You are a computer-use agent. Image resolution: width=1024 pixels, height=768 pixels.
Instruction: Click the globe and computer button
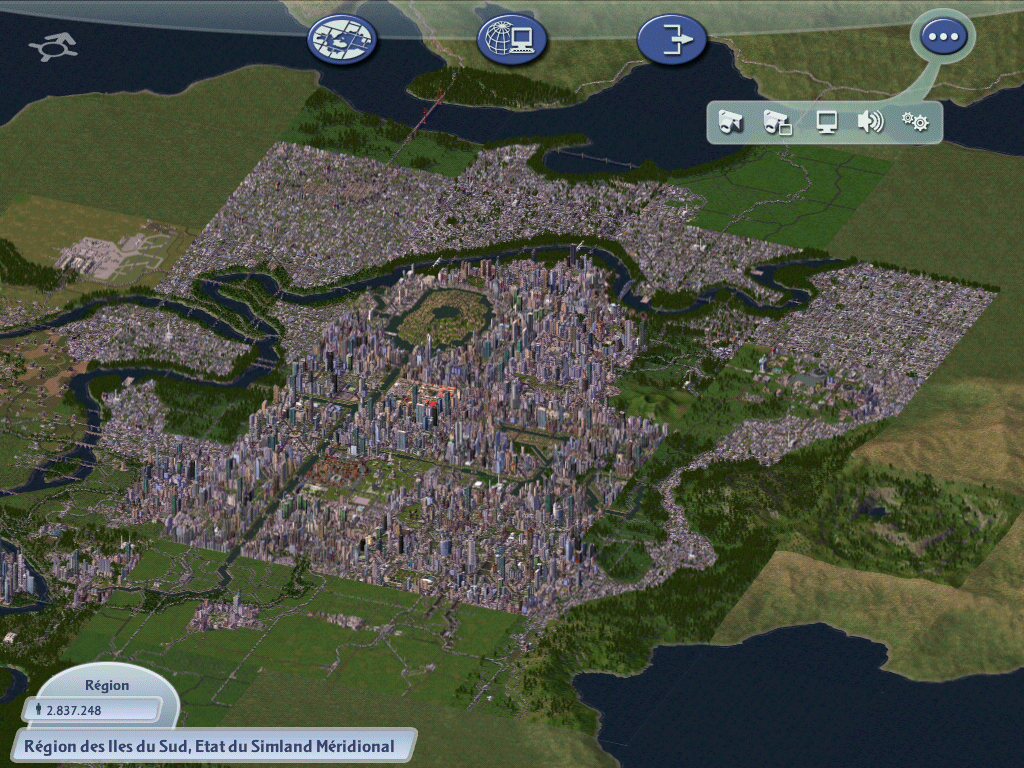511,39
